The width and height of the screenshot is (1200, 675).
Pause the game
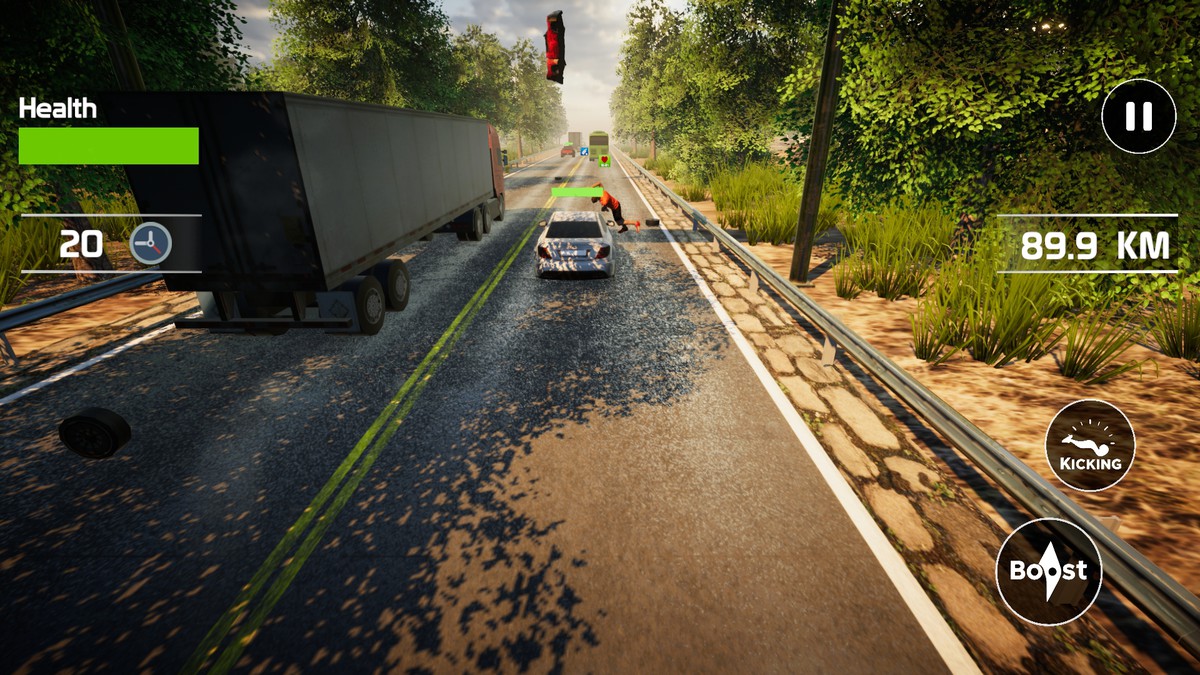pos(1138,117)
